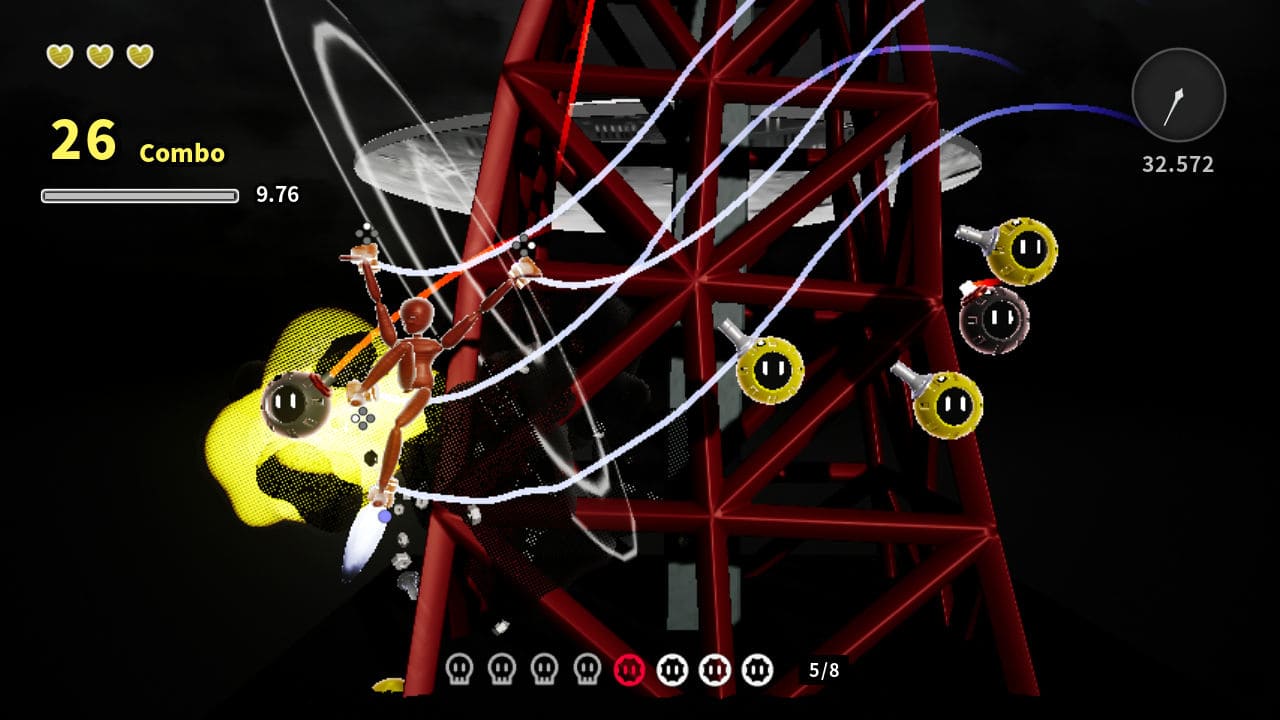Click the combo progress bar showing 9.76
The image size is (1280, 720).
point(140,192)
